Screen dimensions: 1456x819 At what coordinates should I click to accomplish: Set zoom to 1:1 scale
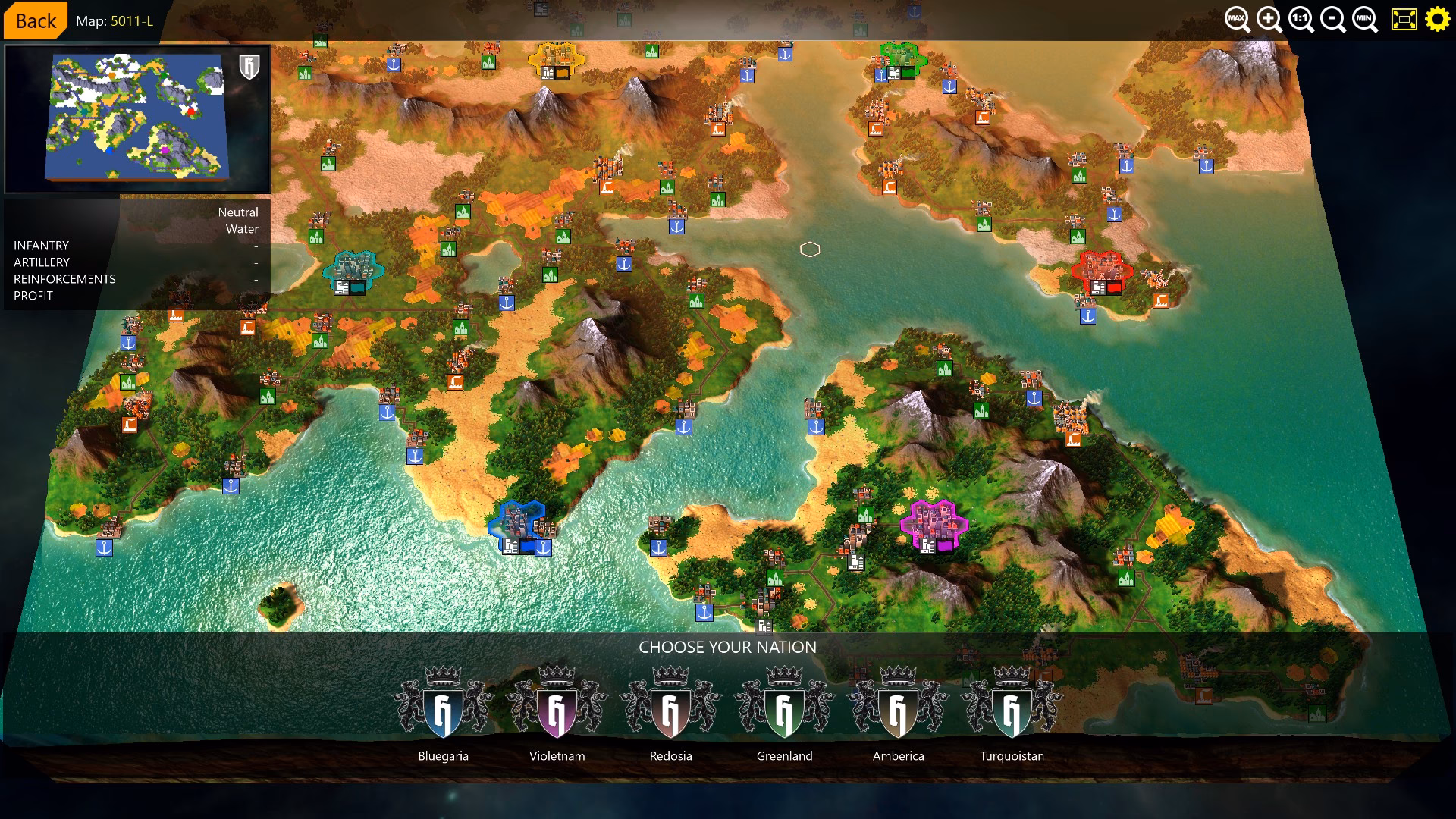pyautogui.click(x=1300, y=20)
